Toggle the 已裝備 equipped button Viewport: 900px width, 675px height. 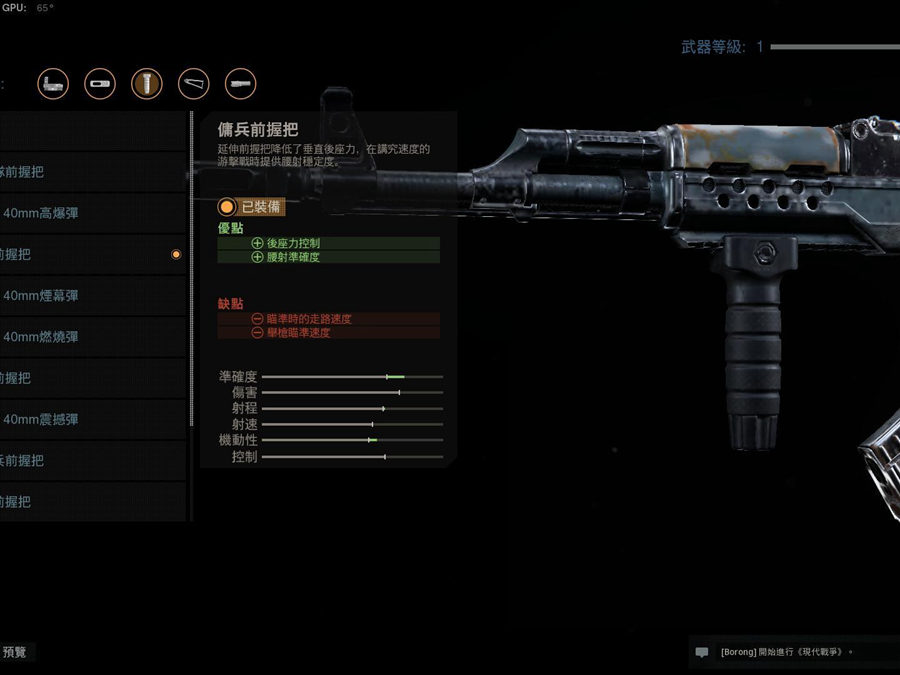tap(252, 207)
